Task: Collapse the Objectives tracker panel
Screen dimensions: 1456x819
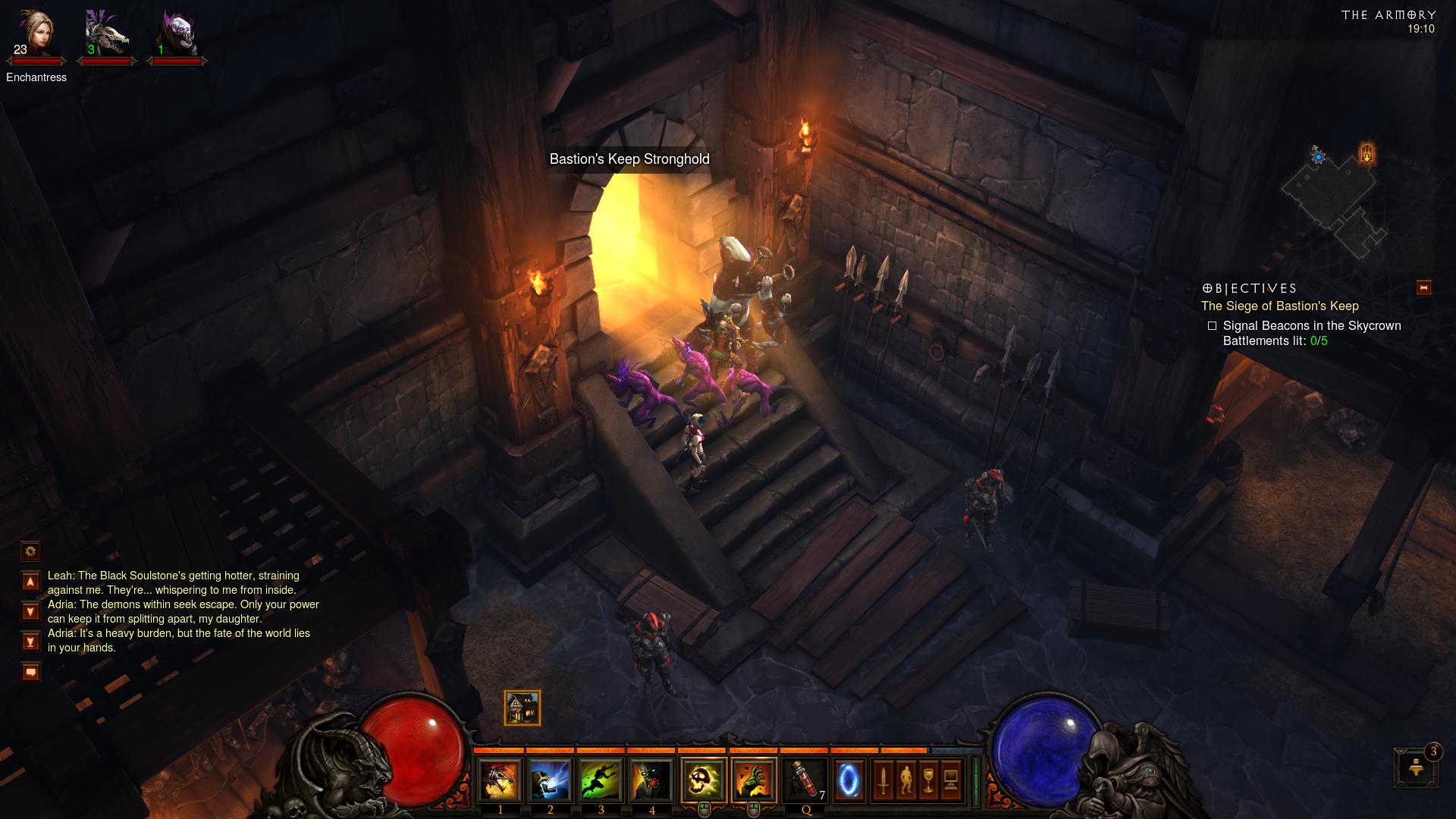Action: [1423, 287]
